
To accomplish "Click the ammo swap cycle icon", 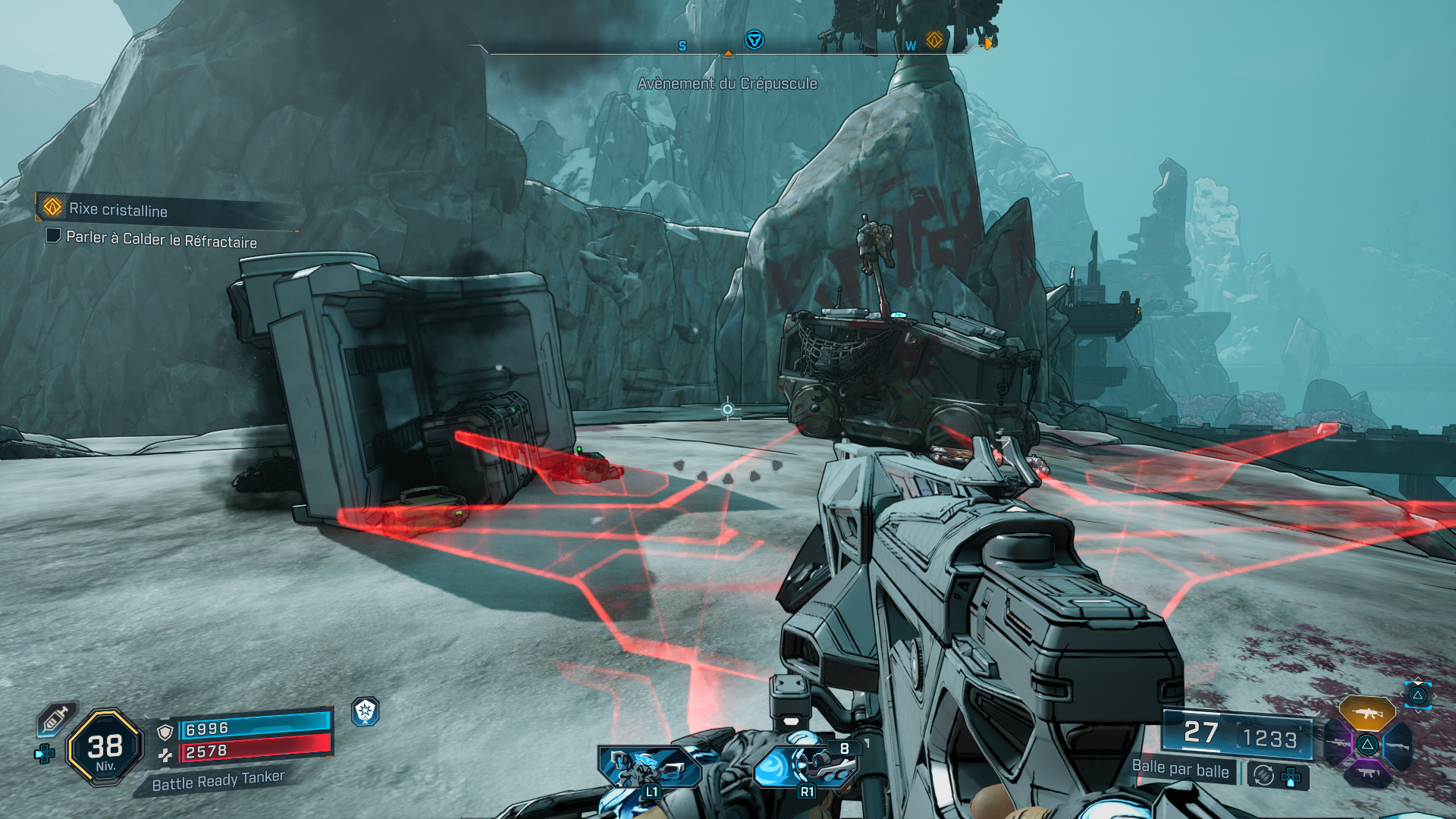I will tap(1263, 775).
